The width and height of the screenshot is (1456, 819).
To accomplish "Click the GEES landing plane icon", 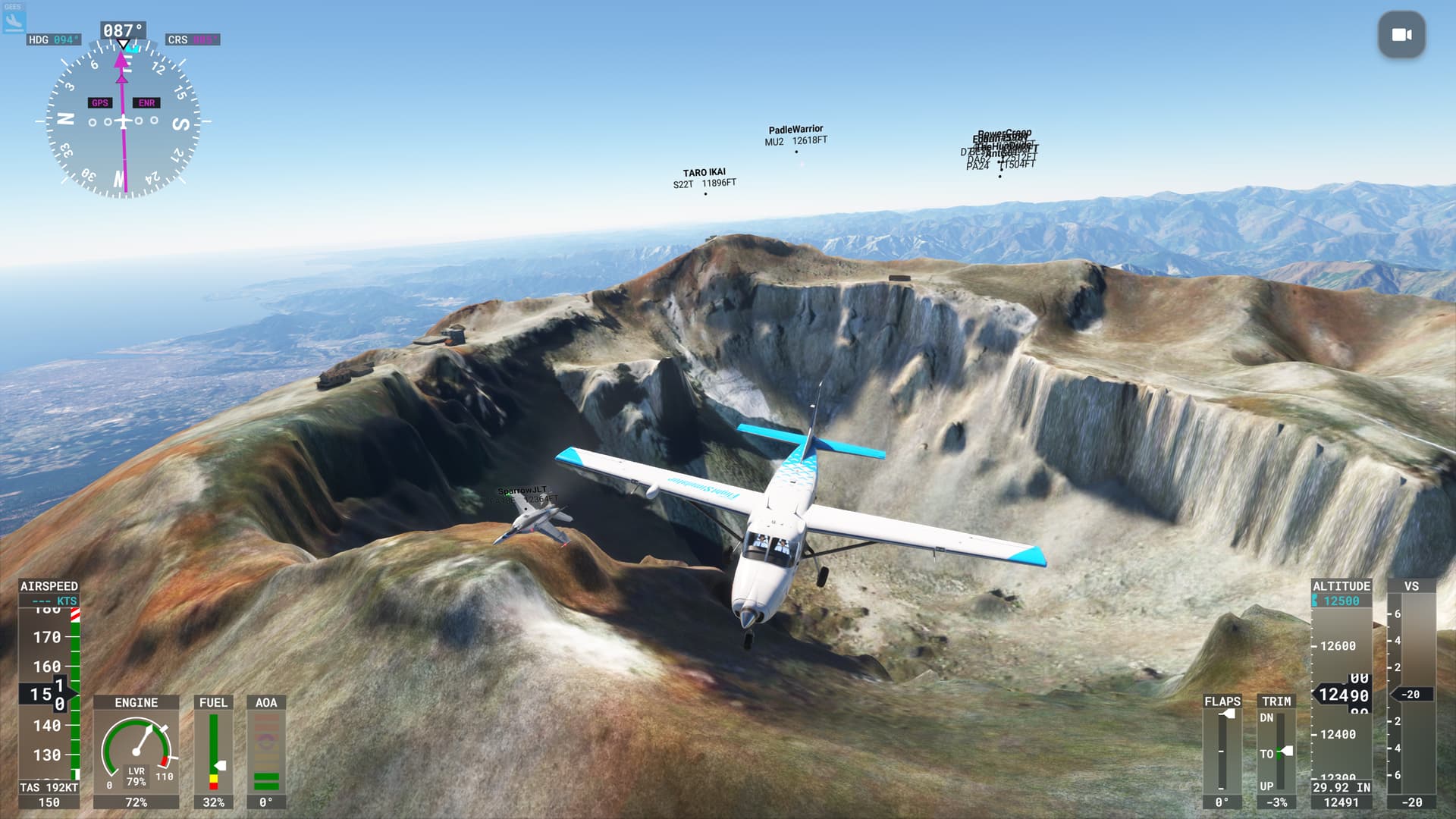I will (14, 20).
